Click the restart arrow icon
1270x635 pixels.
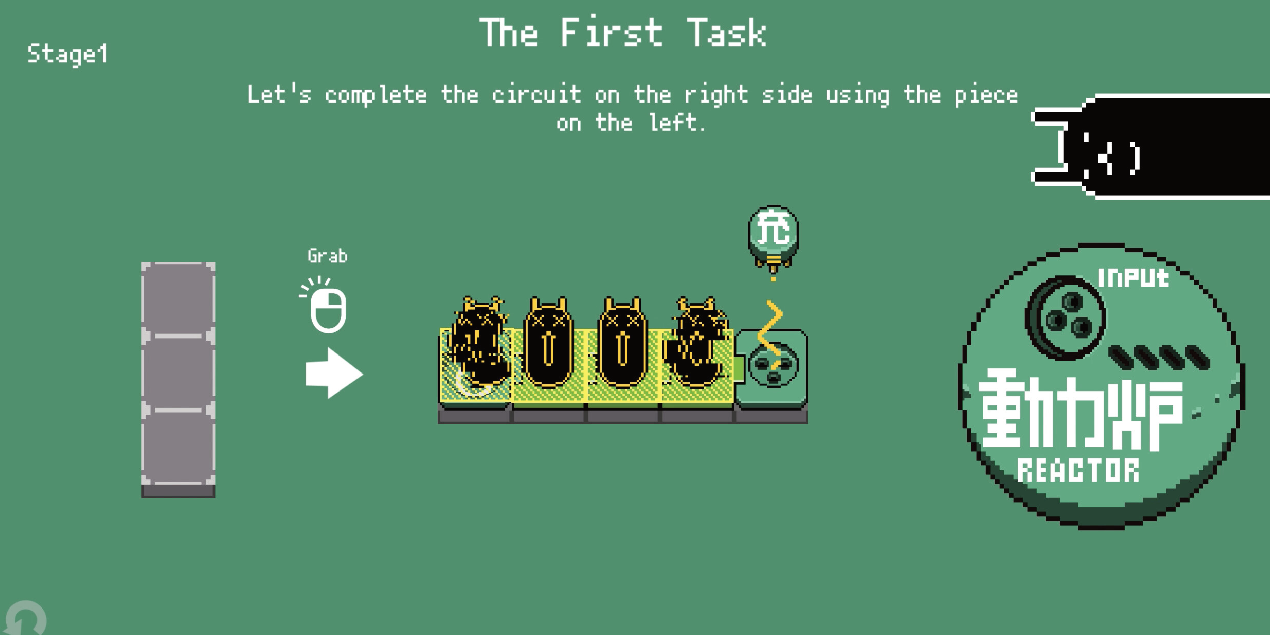click(x=25, y=619)
